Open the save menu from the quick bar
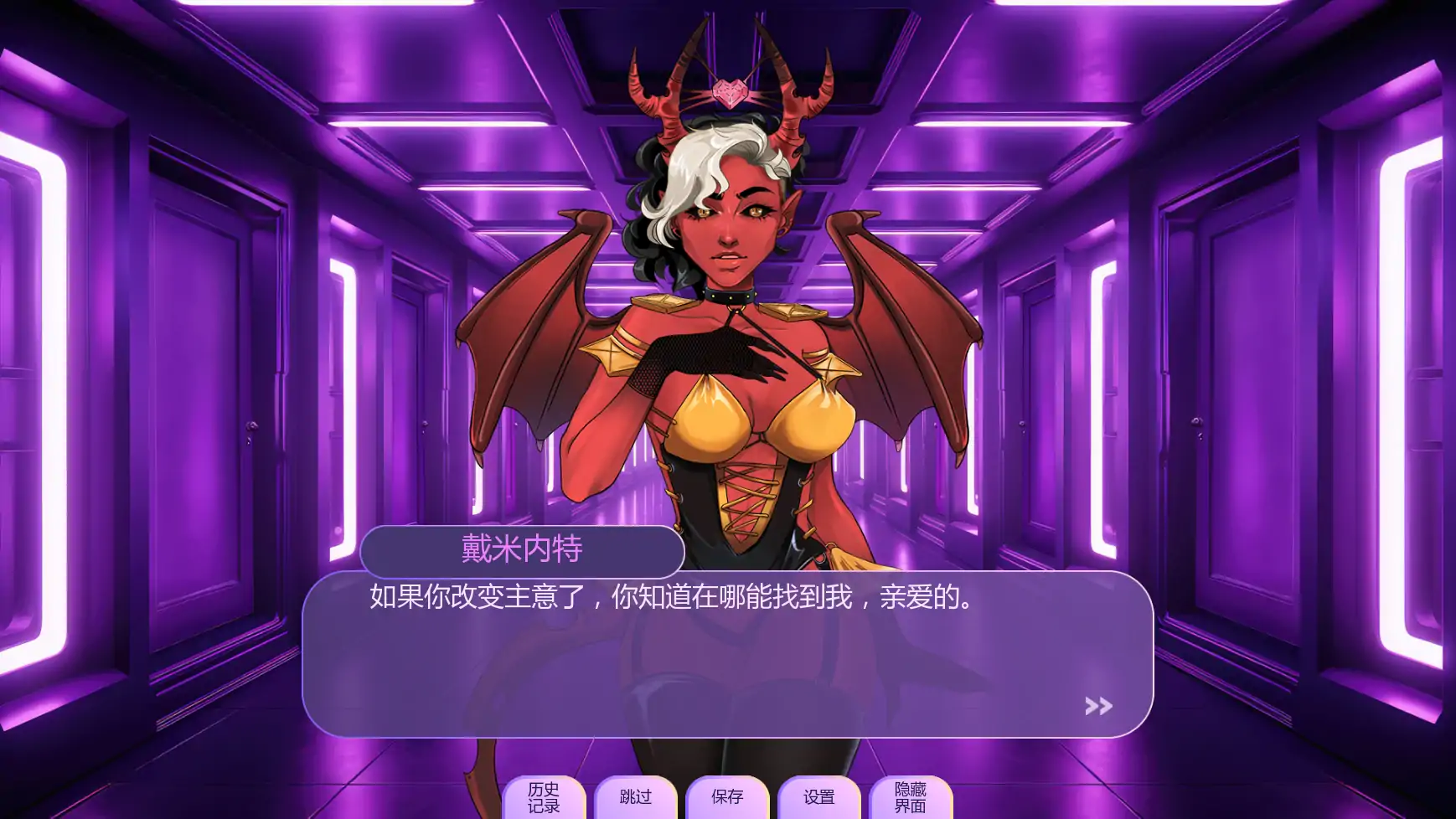The width and height of the screenshot is (1456, 819). (x=725, y=797)
